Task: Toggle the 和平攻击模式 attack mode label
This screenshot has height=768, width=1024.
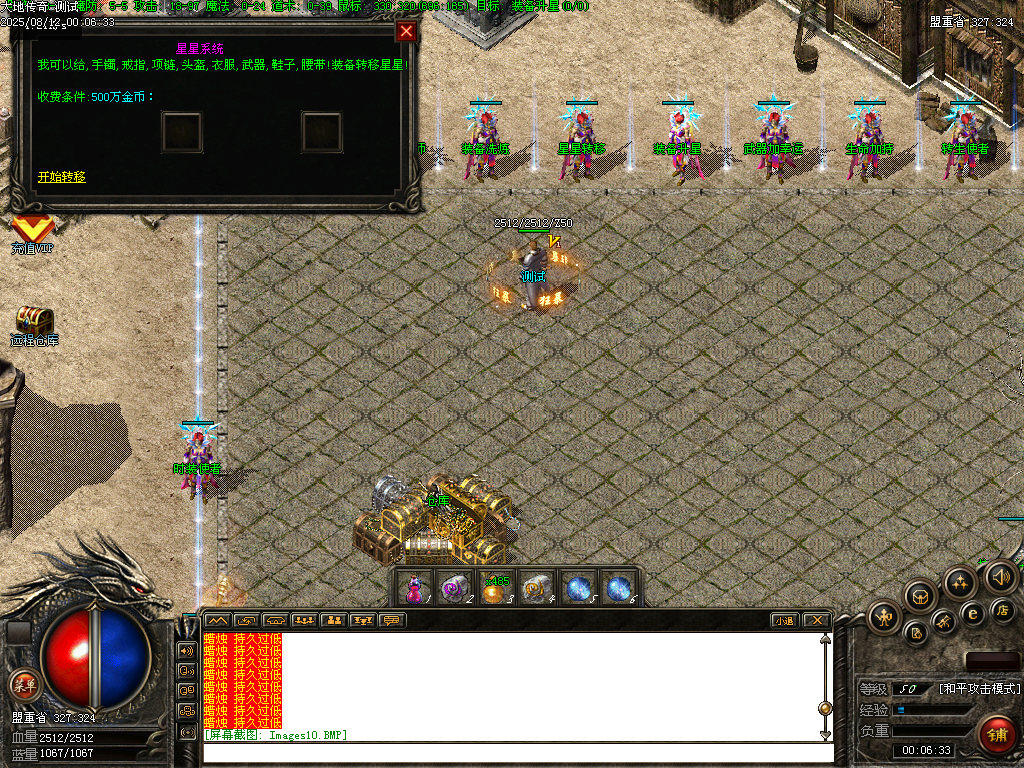Action: tap(979, 689)
